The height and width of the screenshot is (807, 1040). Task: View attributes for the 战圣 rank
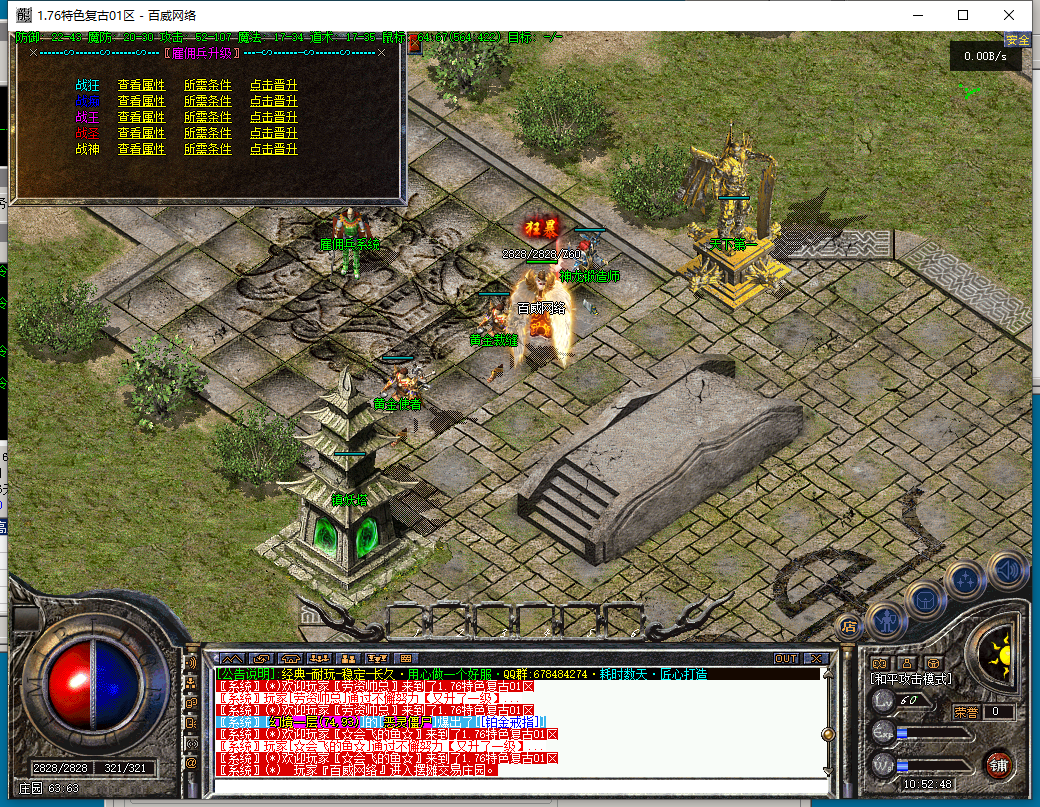point(141,133)
